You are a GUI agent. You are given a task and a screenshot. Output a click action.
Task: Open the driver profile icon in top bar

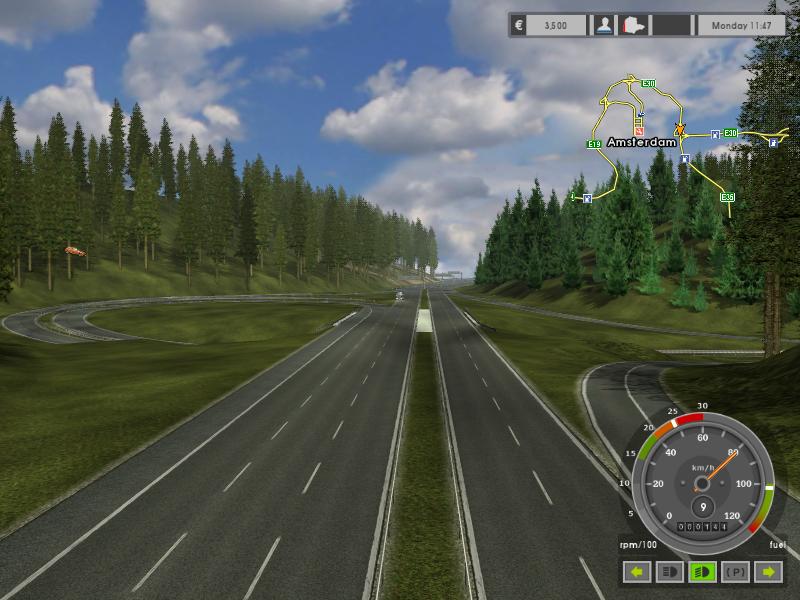pyautogui.click(x=603, y=25)
